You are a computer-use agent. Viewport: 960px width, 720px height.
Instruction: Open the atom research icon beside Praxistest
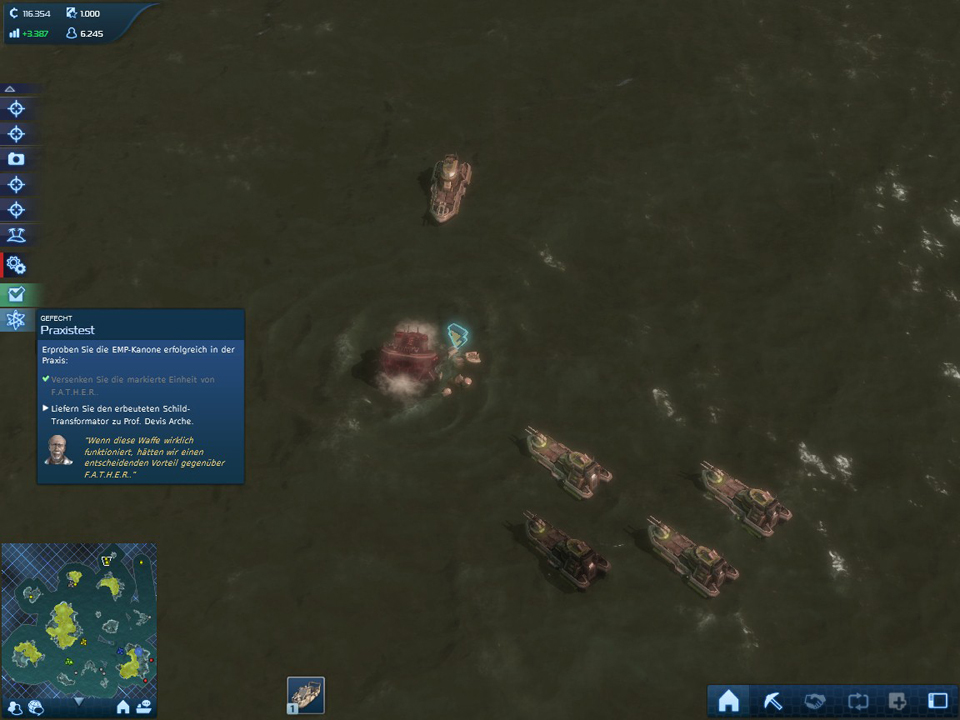(16, 320)
